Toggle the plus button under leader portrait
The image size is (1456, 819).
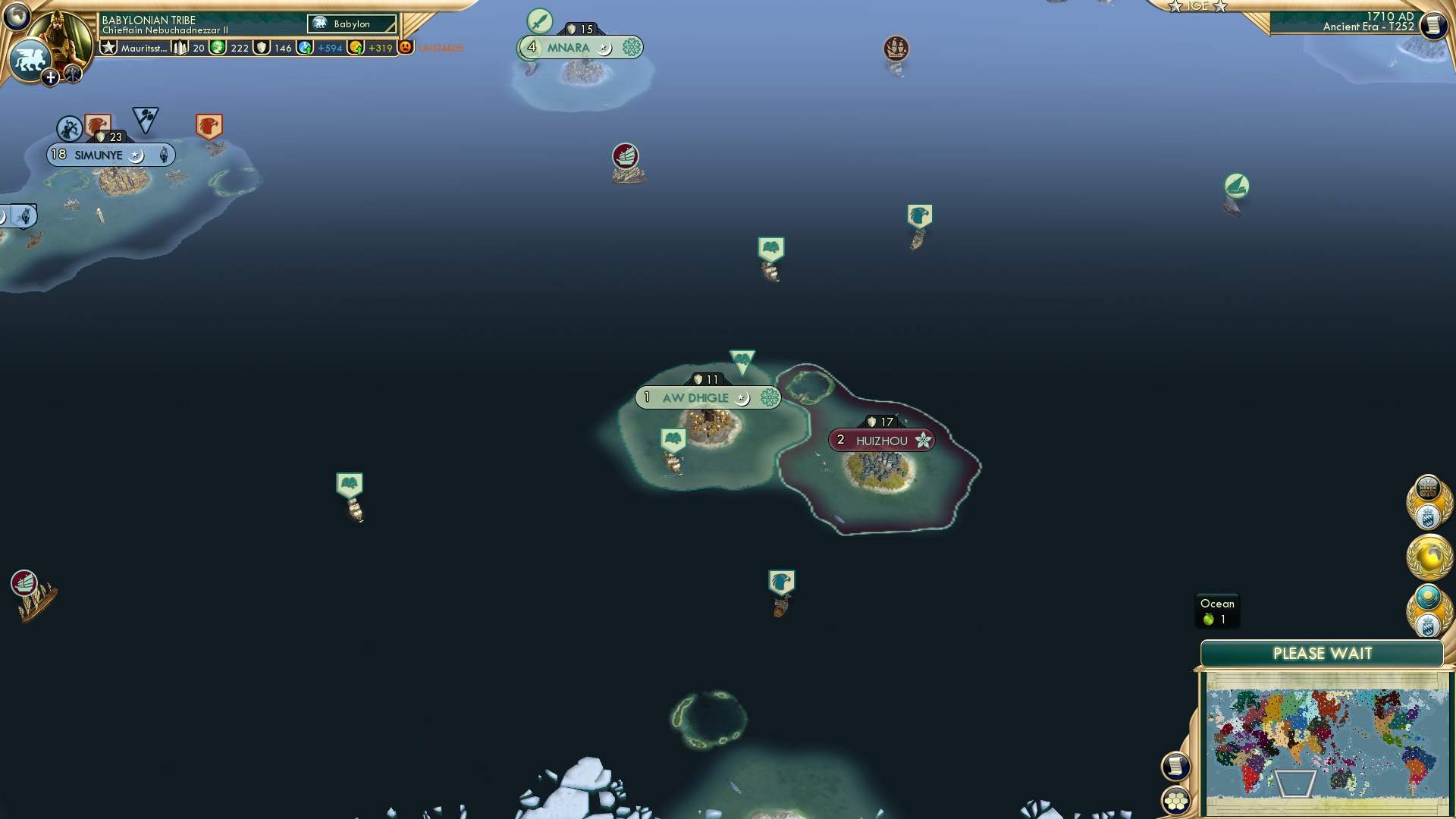(50, 76)
